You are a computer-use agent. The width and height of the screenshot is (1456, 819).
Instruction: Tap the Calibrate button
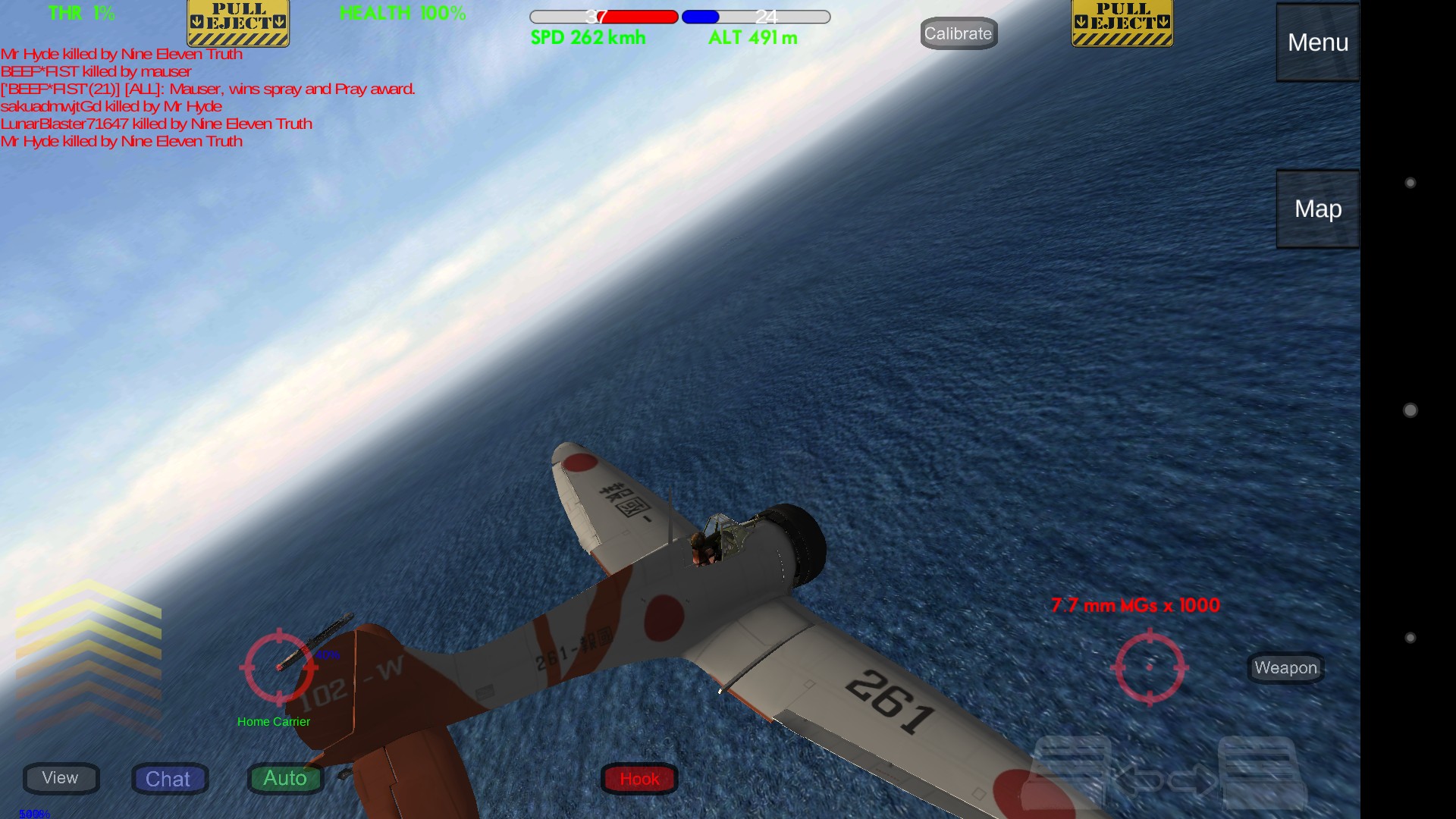click(958, 33)
